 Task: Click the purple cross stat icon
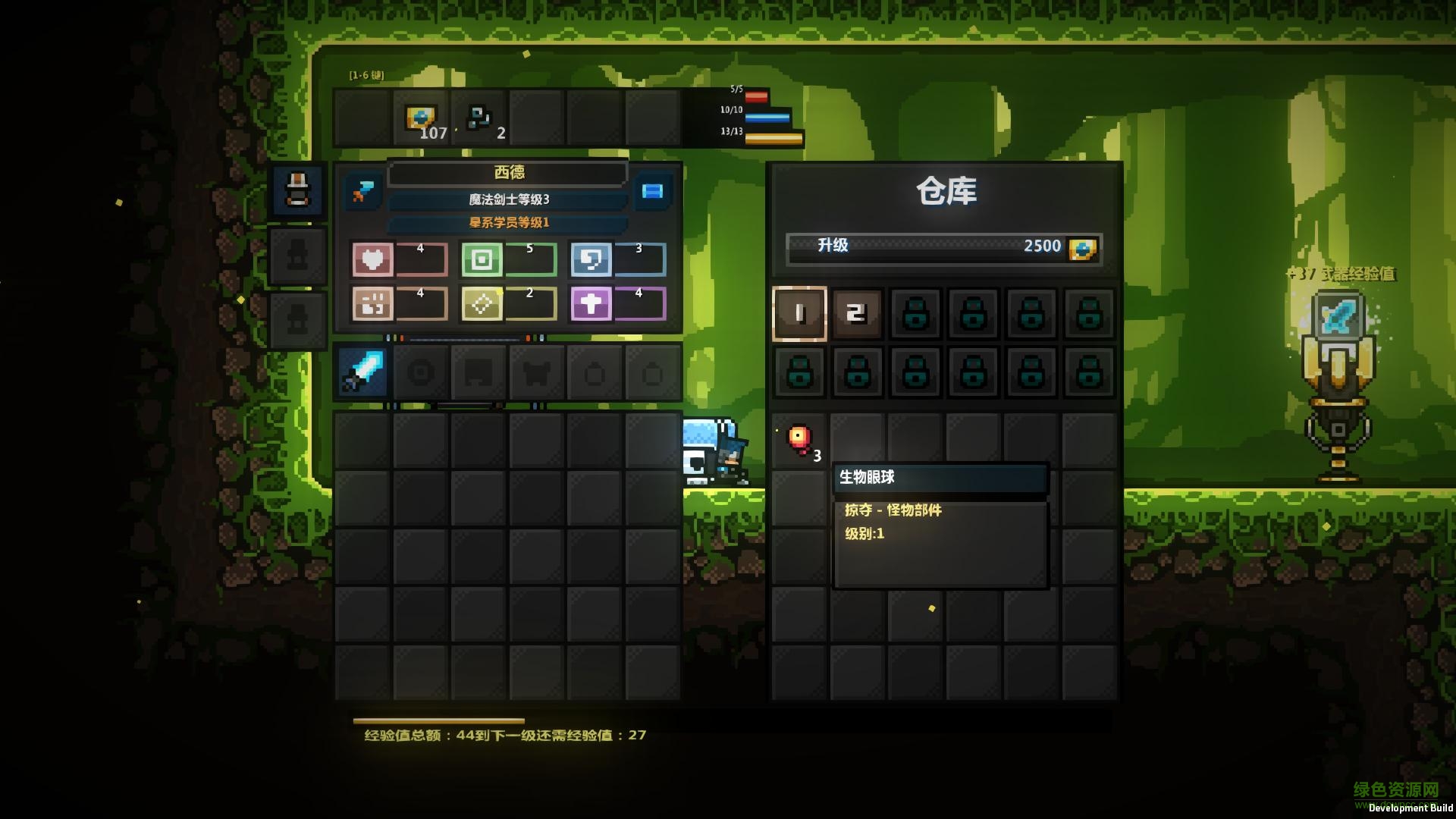pyautogui.click(x=591, y=304)
